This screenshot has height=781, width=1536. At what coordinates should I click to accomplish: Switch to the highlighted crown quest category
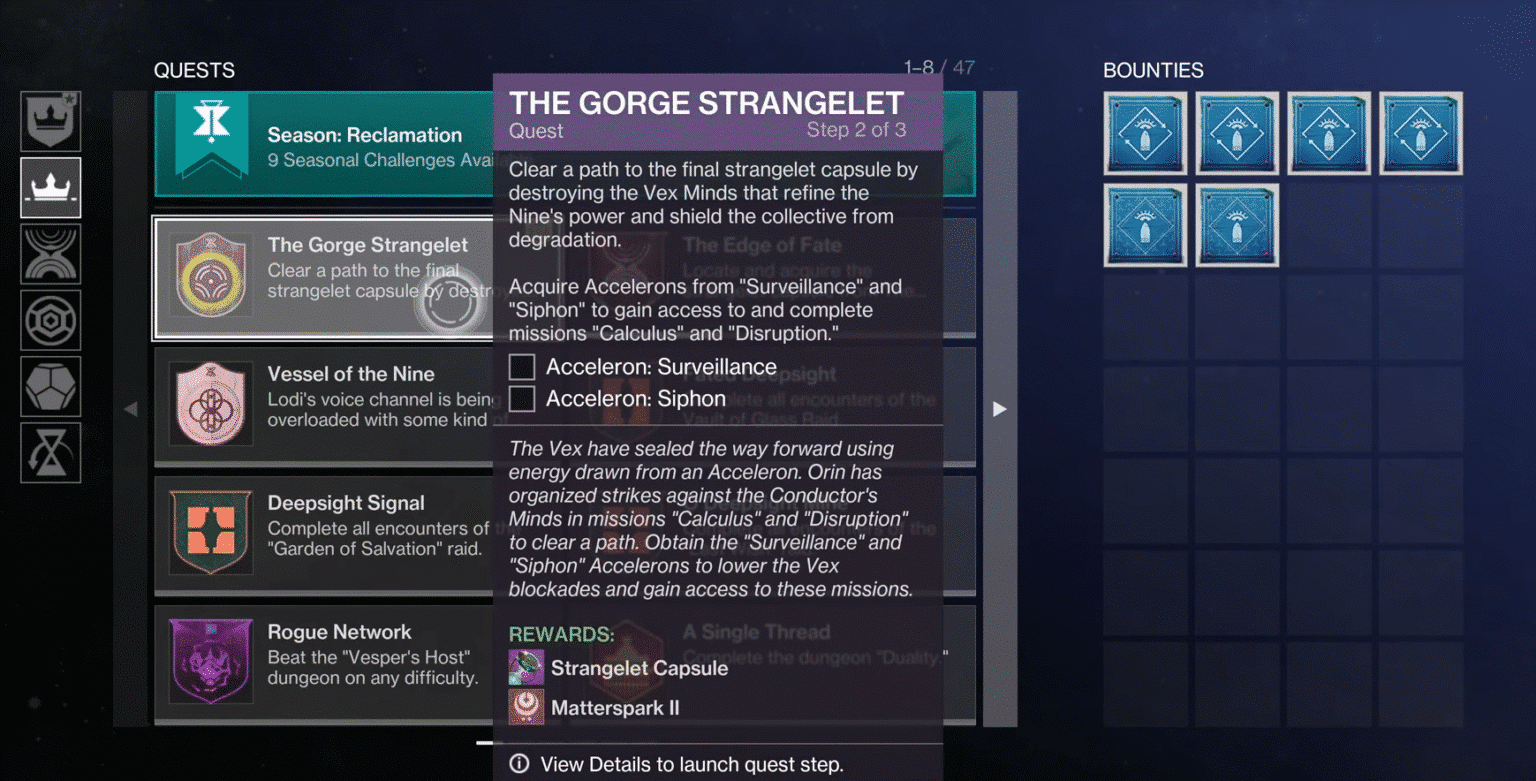51,187
